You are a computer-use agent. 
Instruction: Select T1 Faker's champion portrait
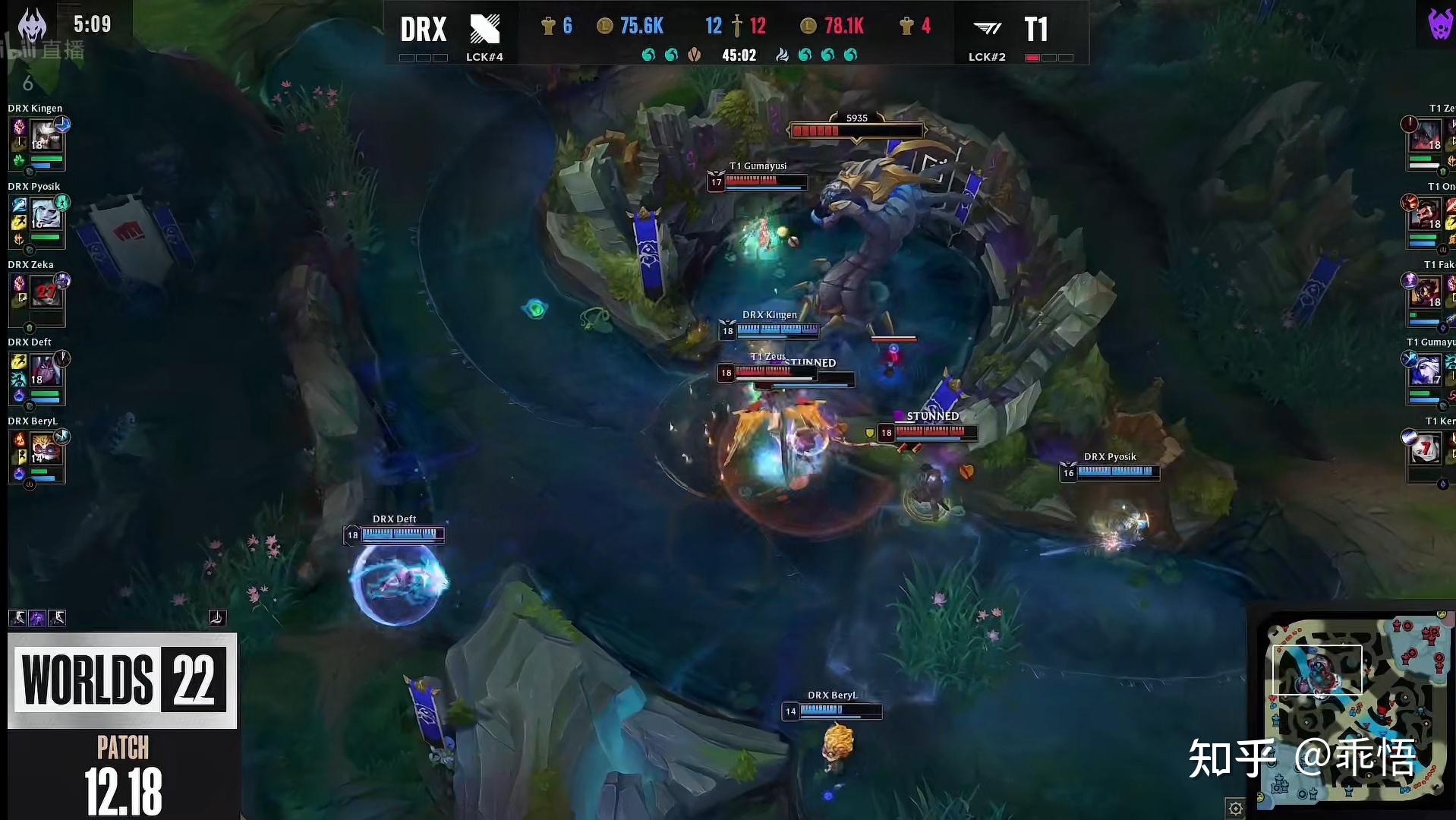click(x=1426, y=293)
